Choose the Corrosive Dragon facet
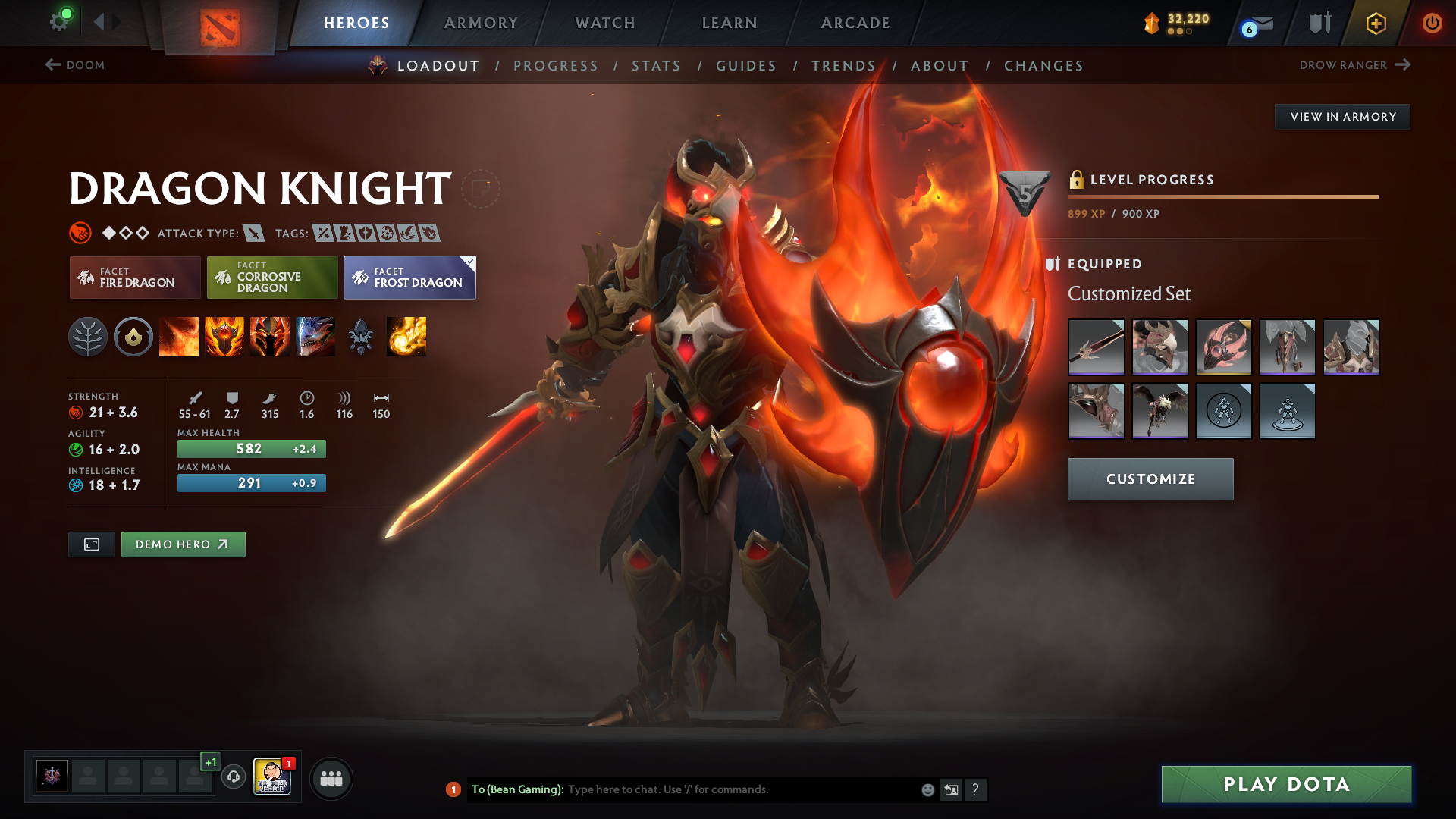Image resolution: width=1456 pixels, height=819 pixels. click(272, 278)
